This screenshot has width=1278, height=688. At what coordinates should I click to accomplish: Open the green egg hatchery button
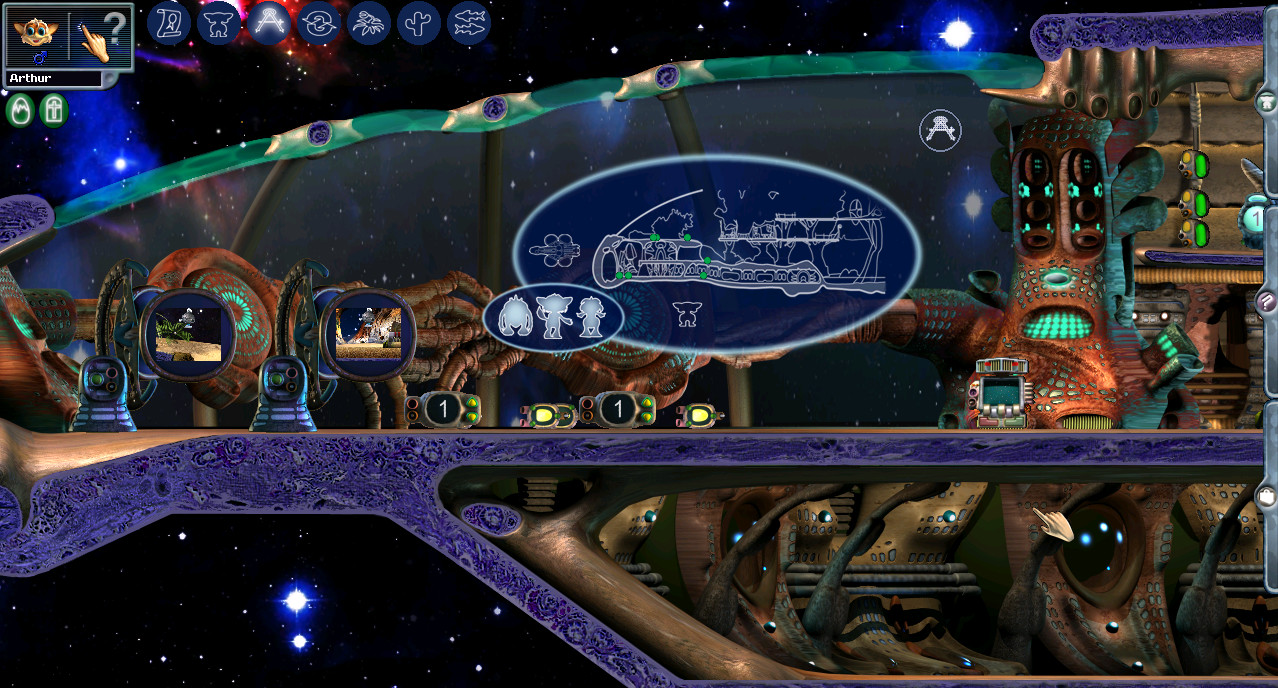click(19, 109)
